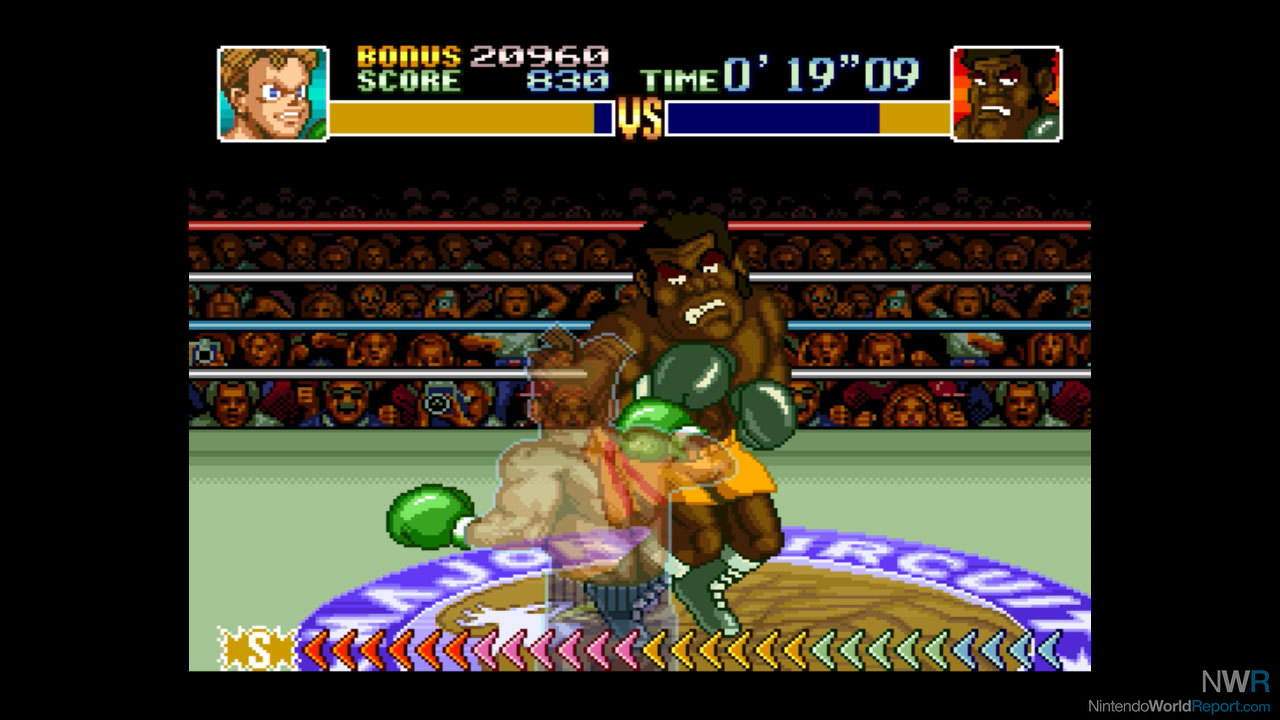Select the opponent boxer portrait
This screenshot has height=720, width=1280.
(1006, 93)
